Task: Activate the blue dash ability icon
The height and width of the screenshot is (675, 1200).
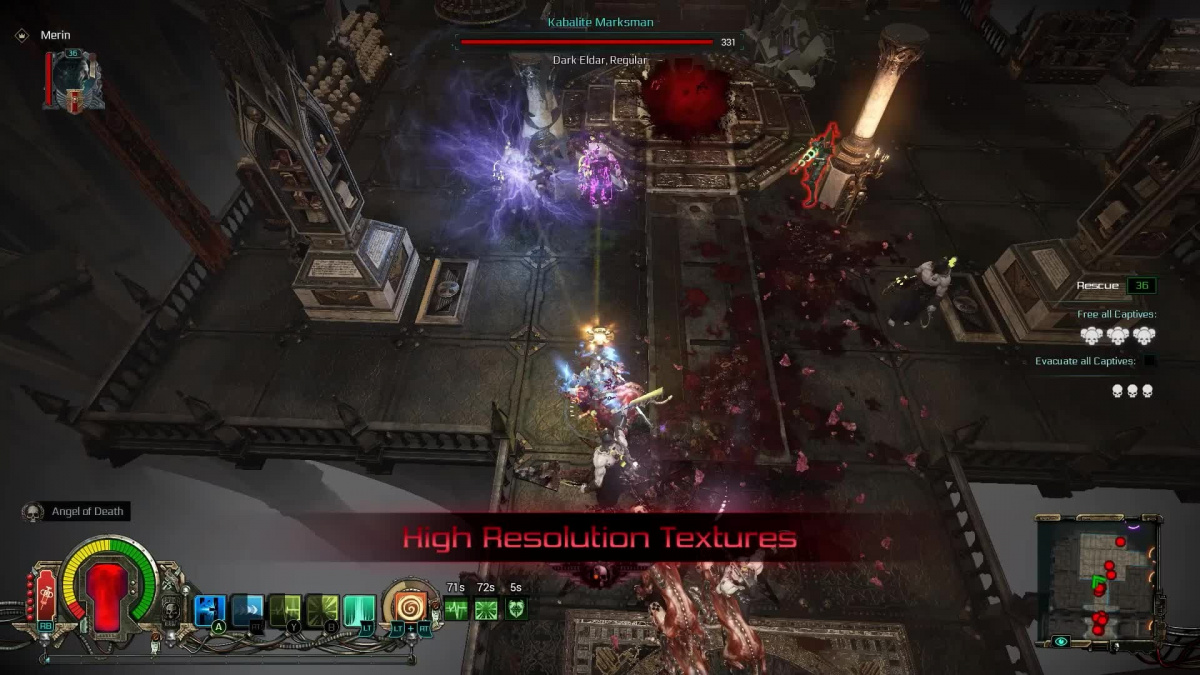Action: coord(209,609)
